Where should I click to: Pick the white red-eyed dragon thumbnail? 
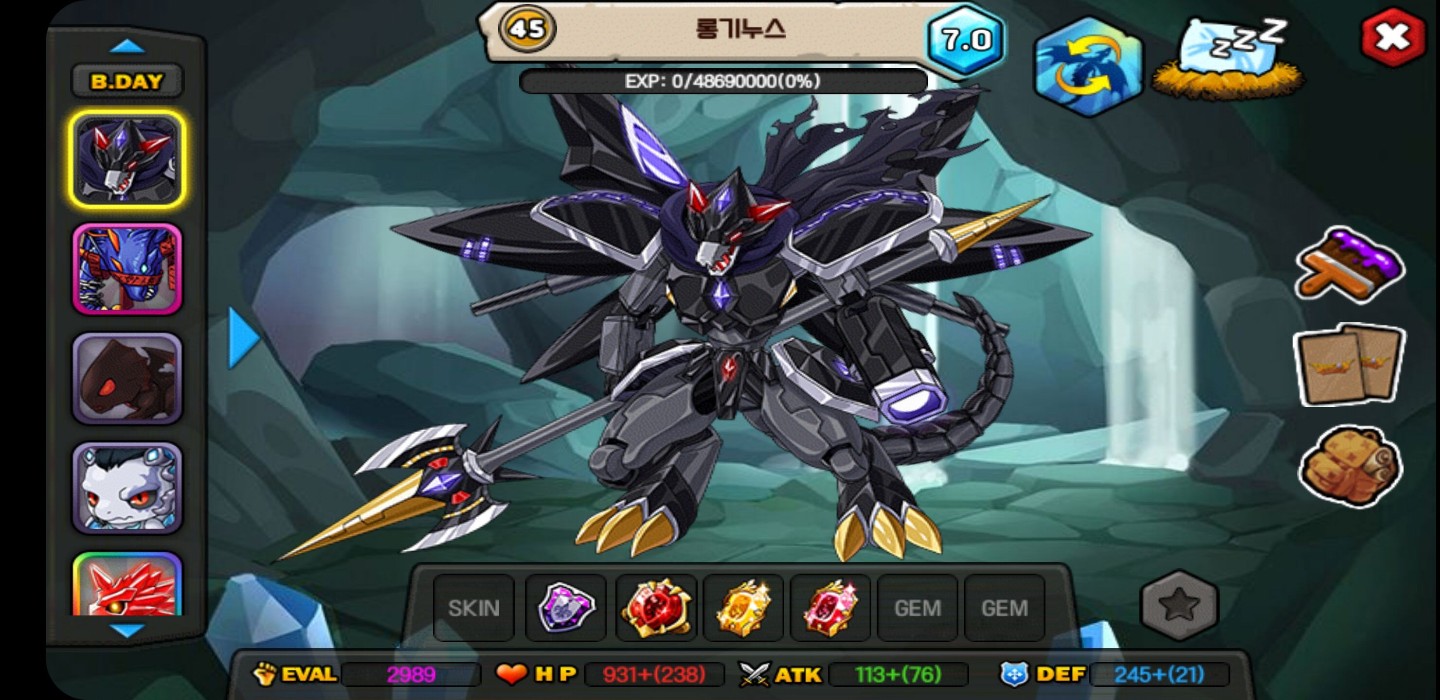127,488
